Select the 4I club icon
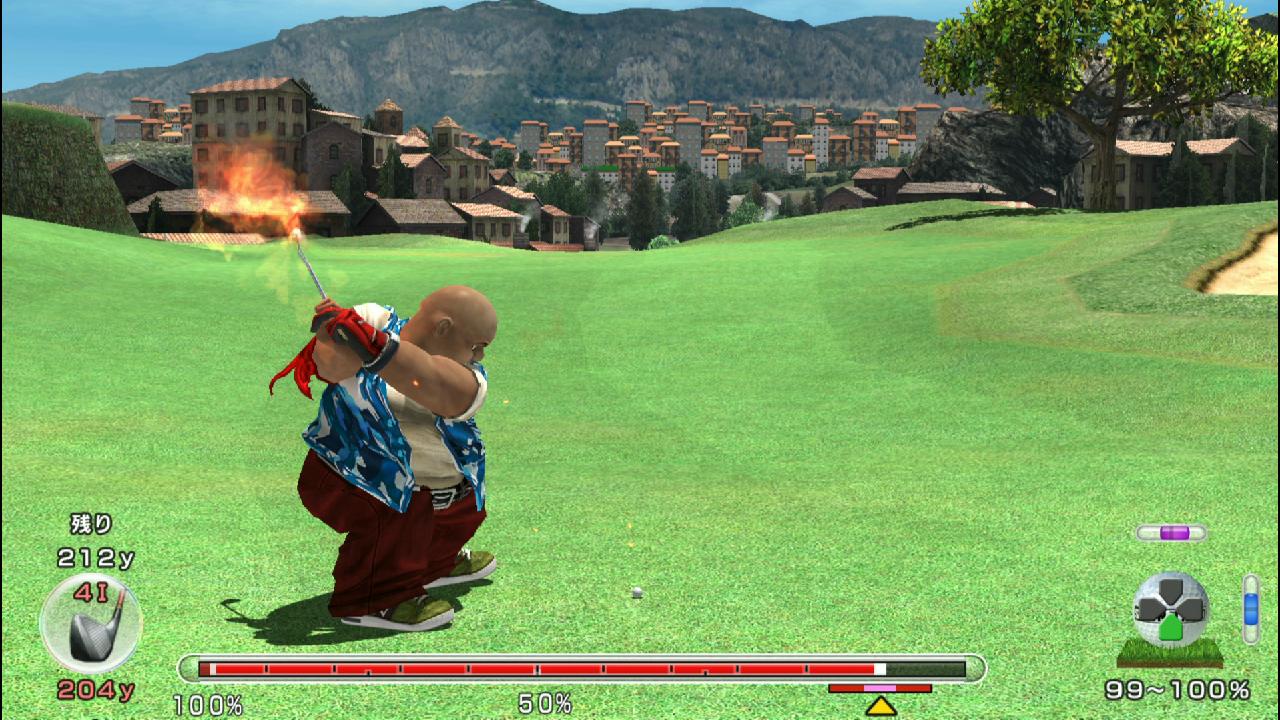1280x720 pixels. point(91,623)
